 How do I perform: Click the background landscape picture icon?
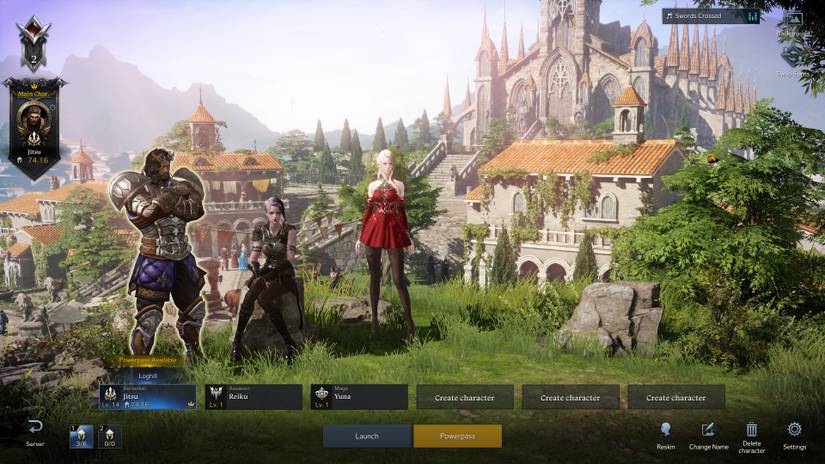tap(794, 19)
